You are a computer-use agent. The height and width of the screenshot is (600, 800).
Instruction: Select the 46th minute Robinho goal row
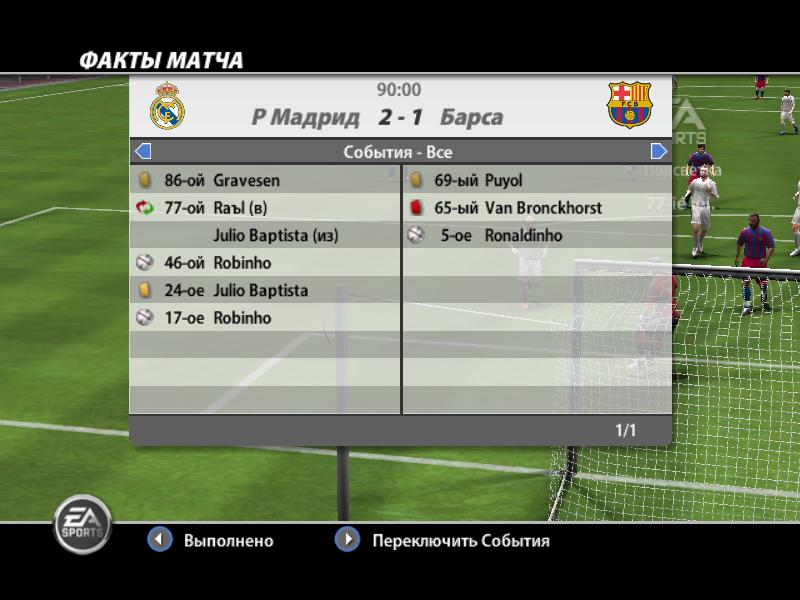click(265, 263)
